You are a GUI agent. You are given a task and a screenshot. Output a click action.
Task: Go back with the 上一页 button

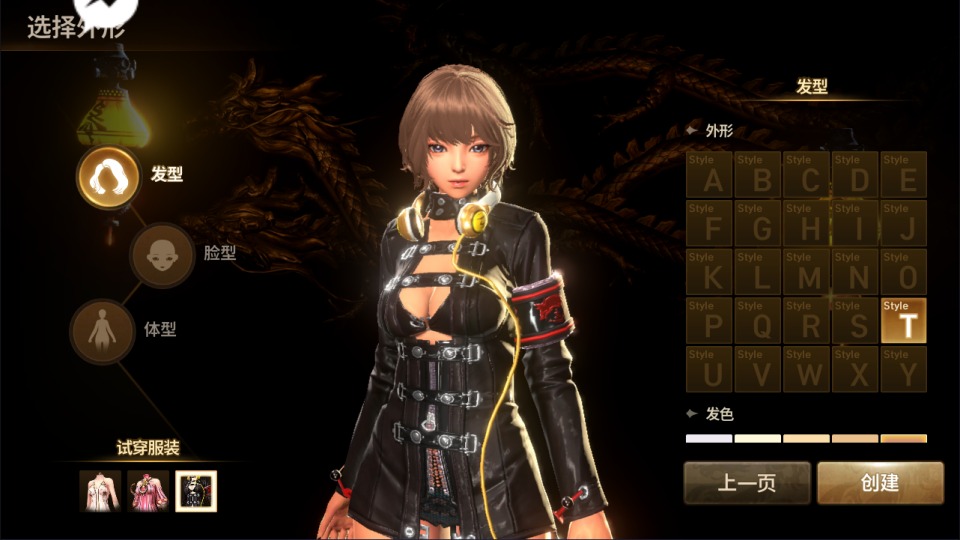[x=747, y=483]
